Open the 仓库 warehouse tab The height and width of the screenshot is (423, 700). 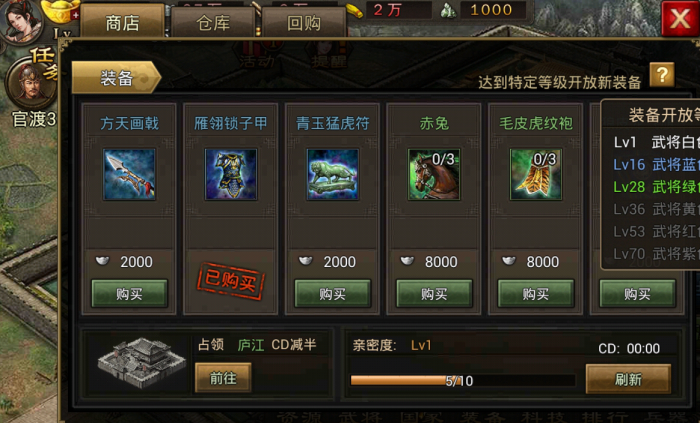(212, 22)
